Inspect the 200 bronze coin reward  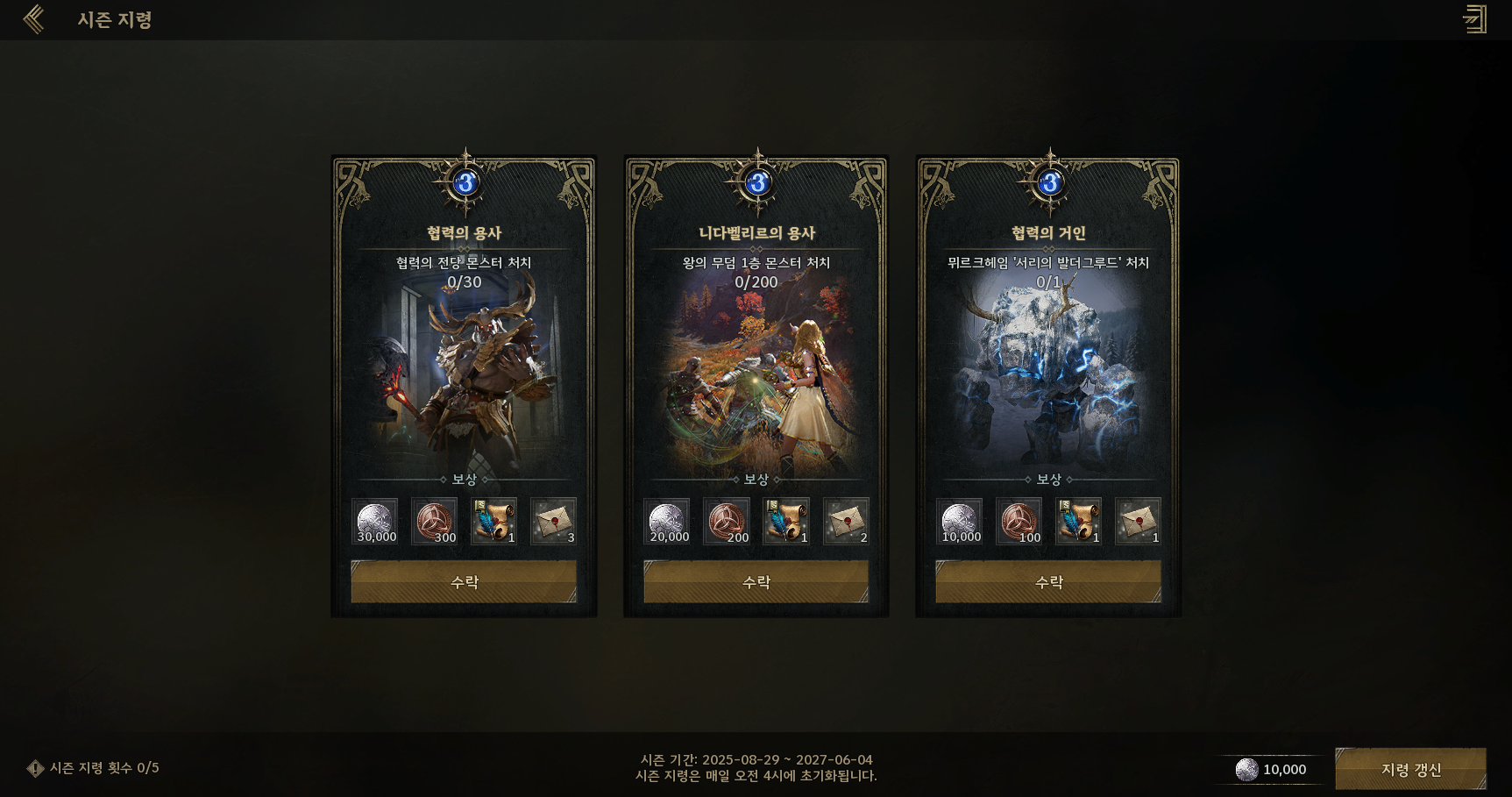coord(727,522)
